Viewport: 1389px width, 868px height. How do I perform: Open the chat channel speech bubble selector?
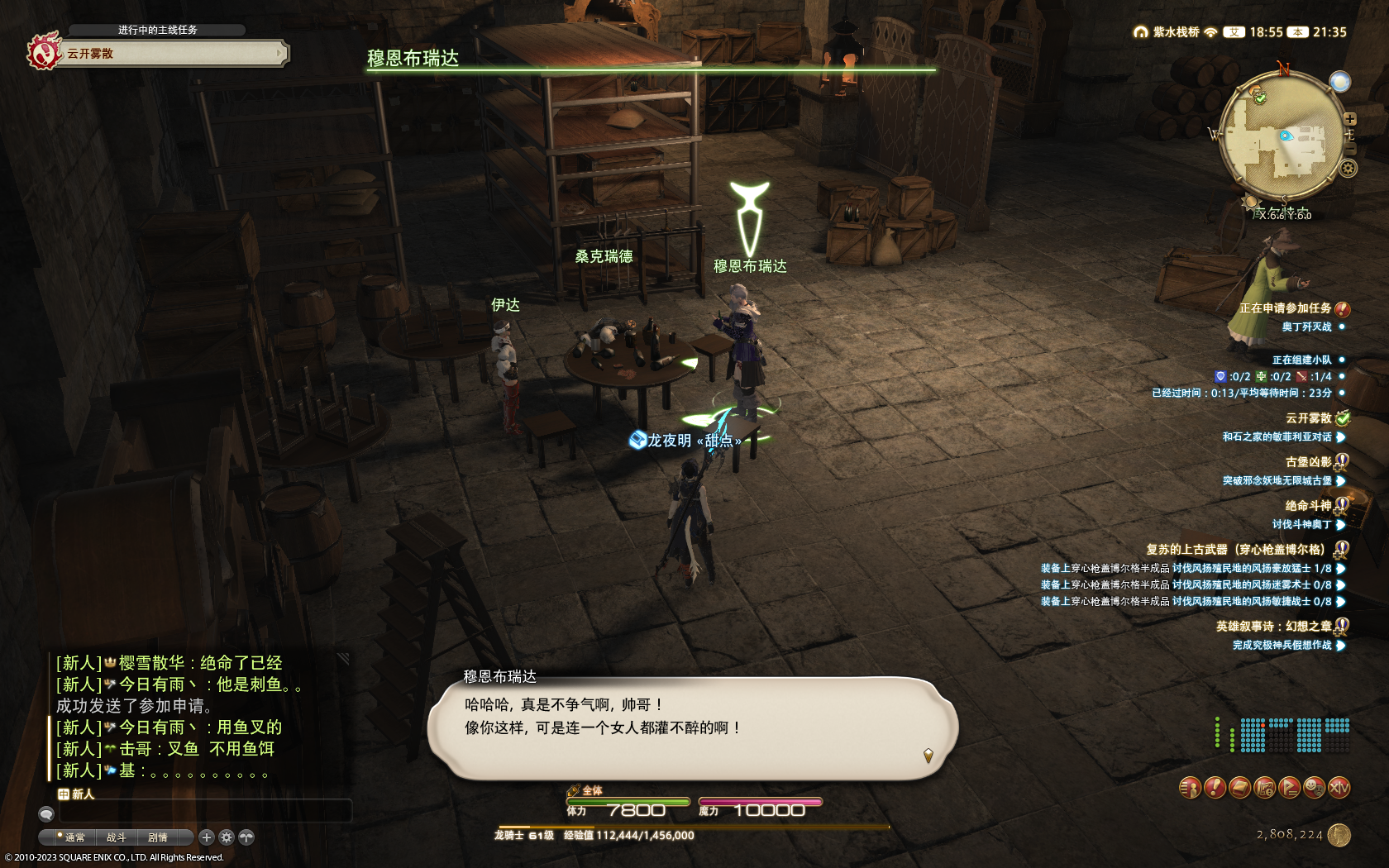point(46,814)
